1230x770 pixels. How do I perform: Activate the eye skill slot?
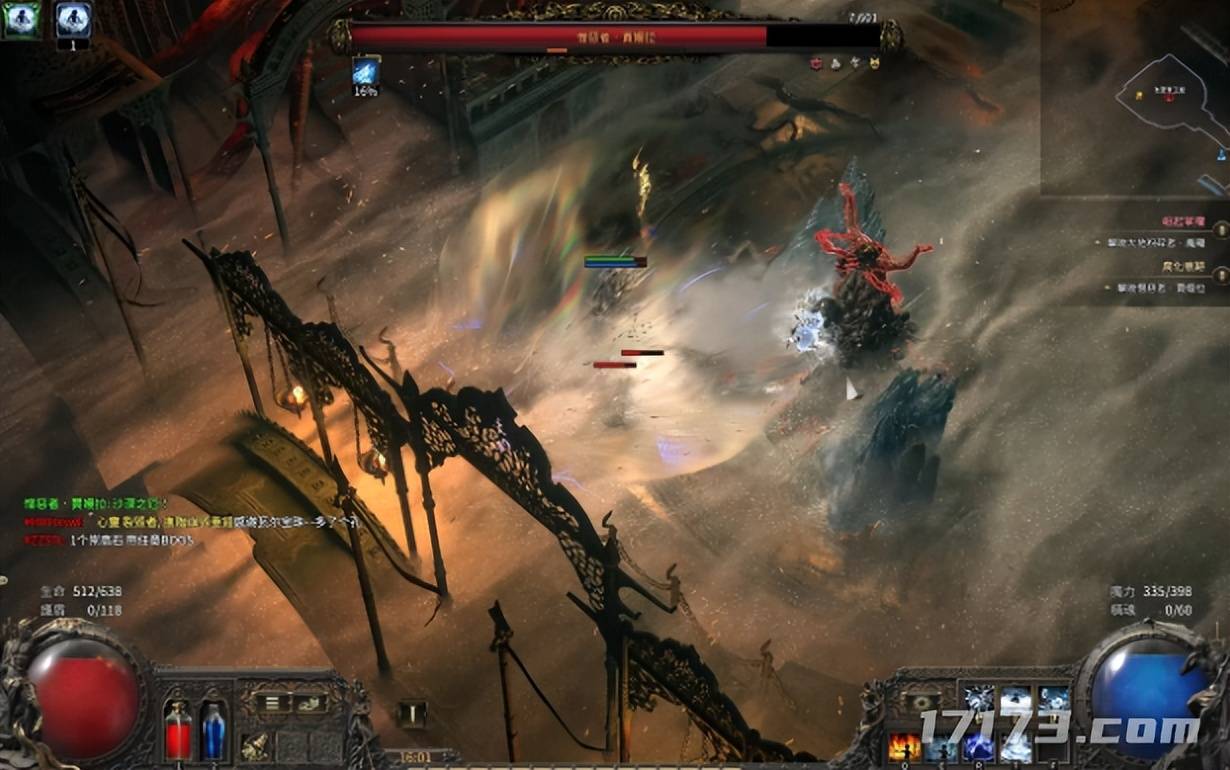(919, 701)
